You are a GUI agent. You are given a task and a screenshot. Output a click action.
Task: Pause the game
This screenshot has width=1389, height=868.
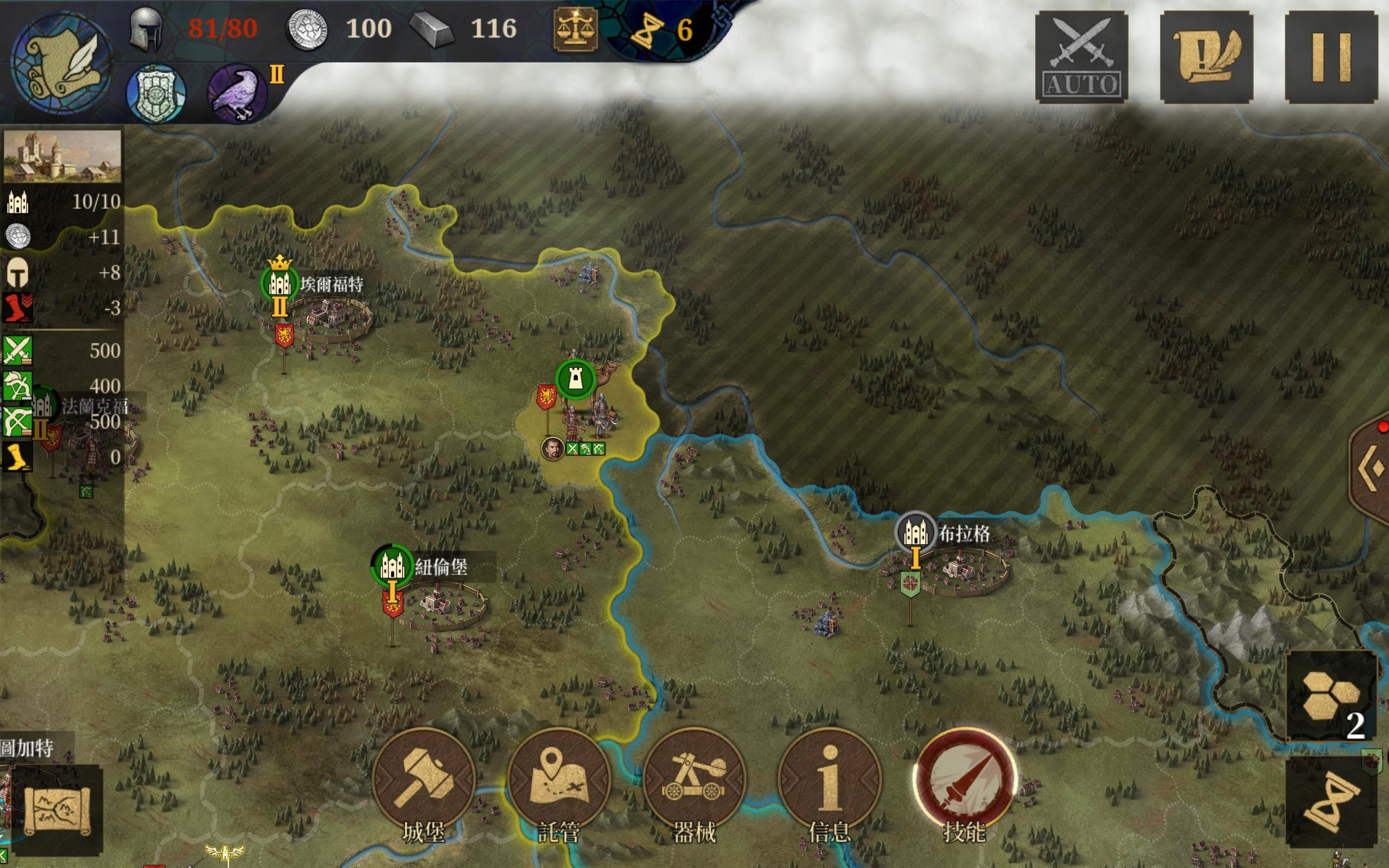pos(1330,57)
